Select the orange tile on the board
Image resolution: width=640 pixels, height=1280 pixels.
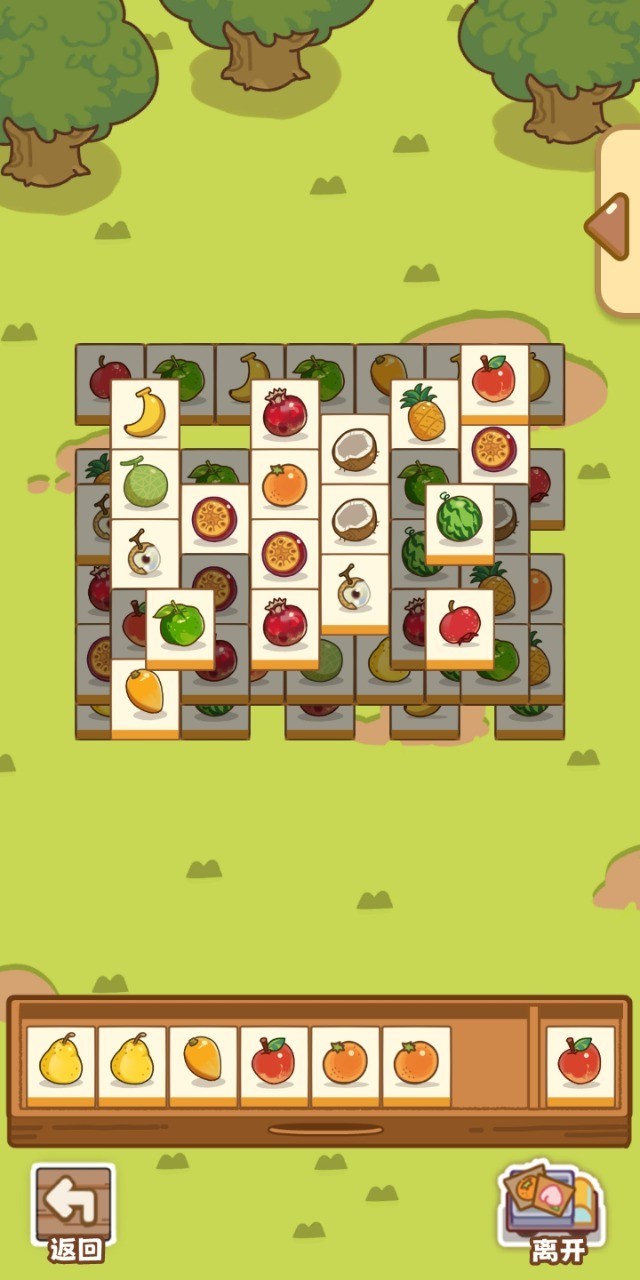pos(284,485)
